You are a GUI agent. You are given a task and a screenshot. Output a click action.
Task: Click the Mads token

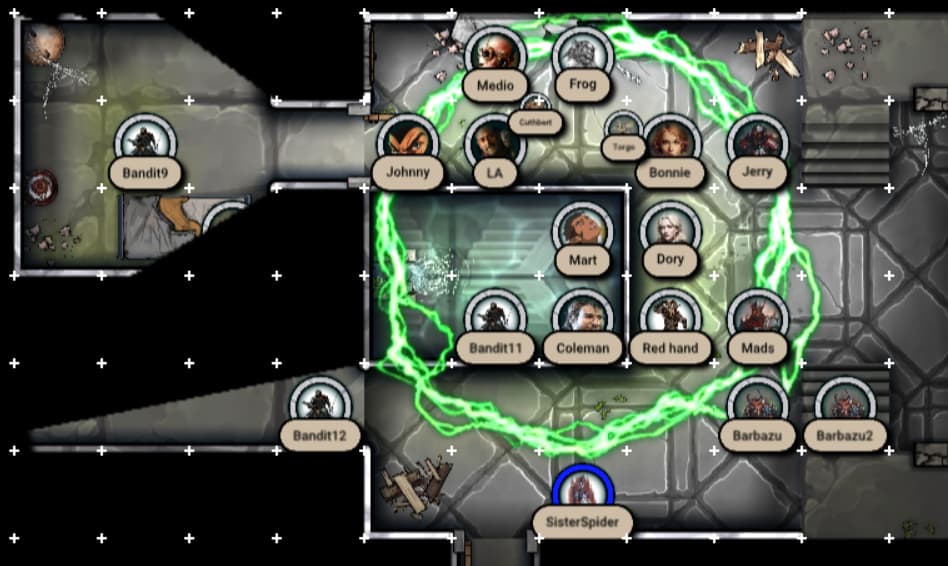coord(757,318)
